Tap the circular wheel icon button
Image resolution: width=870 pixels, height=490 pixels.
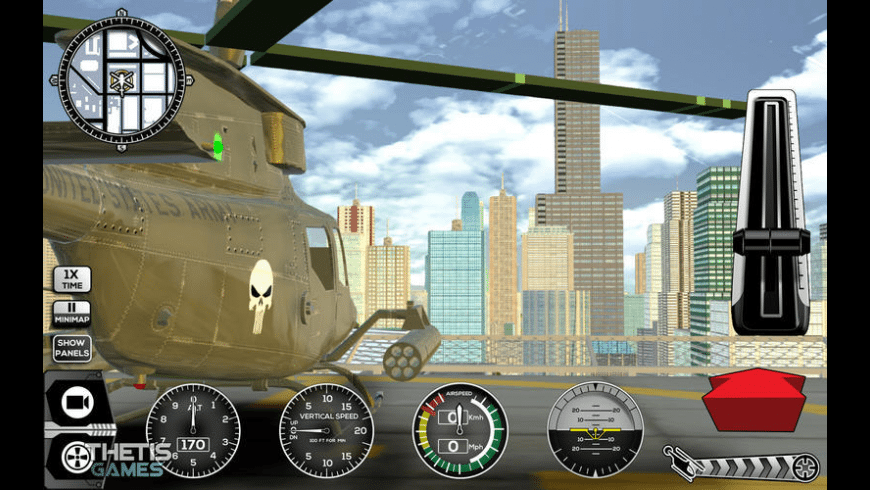(x=76, y=458)
